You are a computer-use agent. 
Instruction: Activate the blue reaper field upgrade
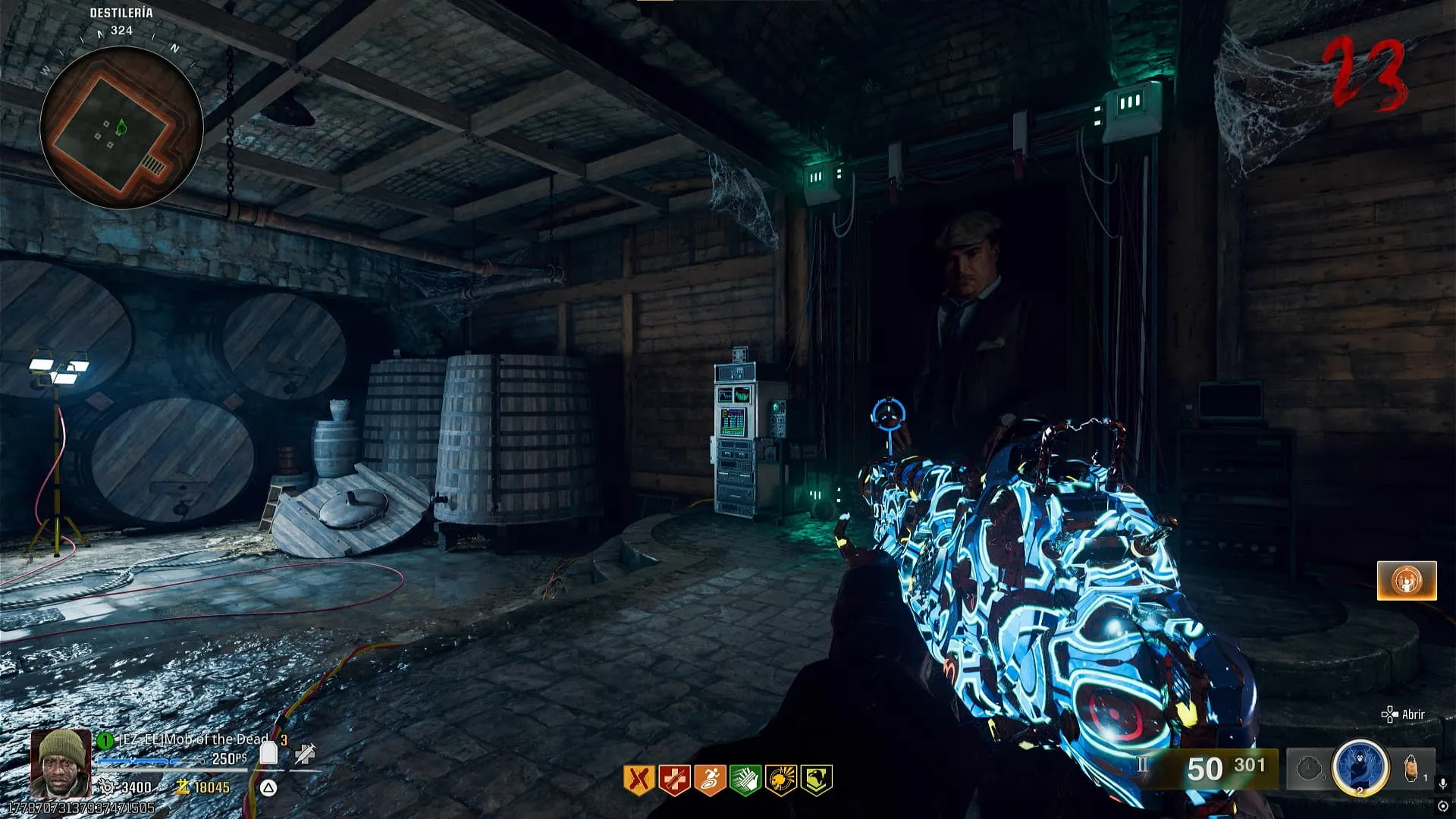tap(1360, 768)
